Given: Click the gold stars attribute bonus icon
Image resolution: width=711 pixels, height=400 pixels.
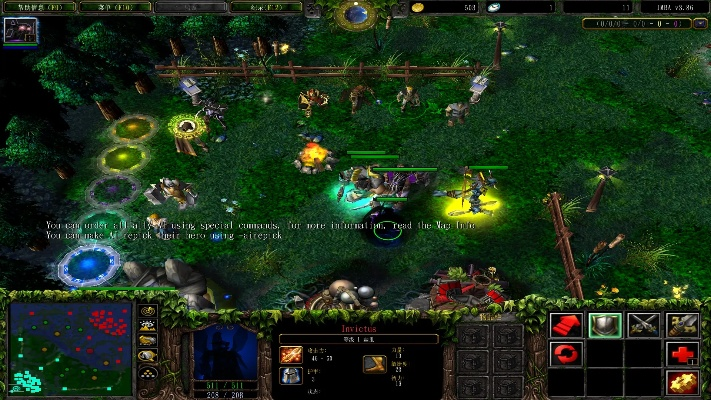Looking at the screenshot, I should (682, 381).
